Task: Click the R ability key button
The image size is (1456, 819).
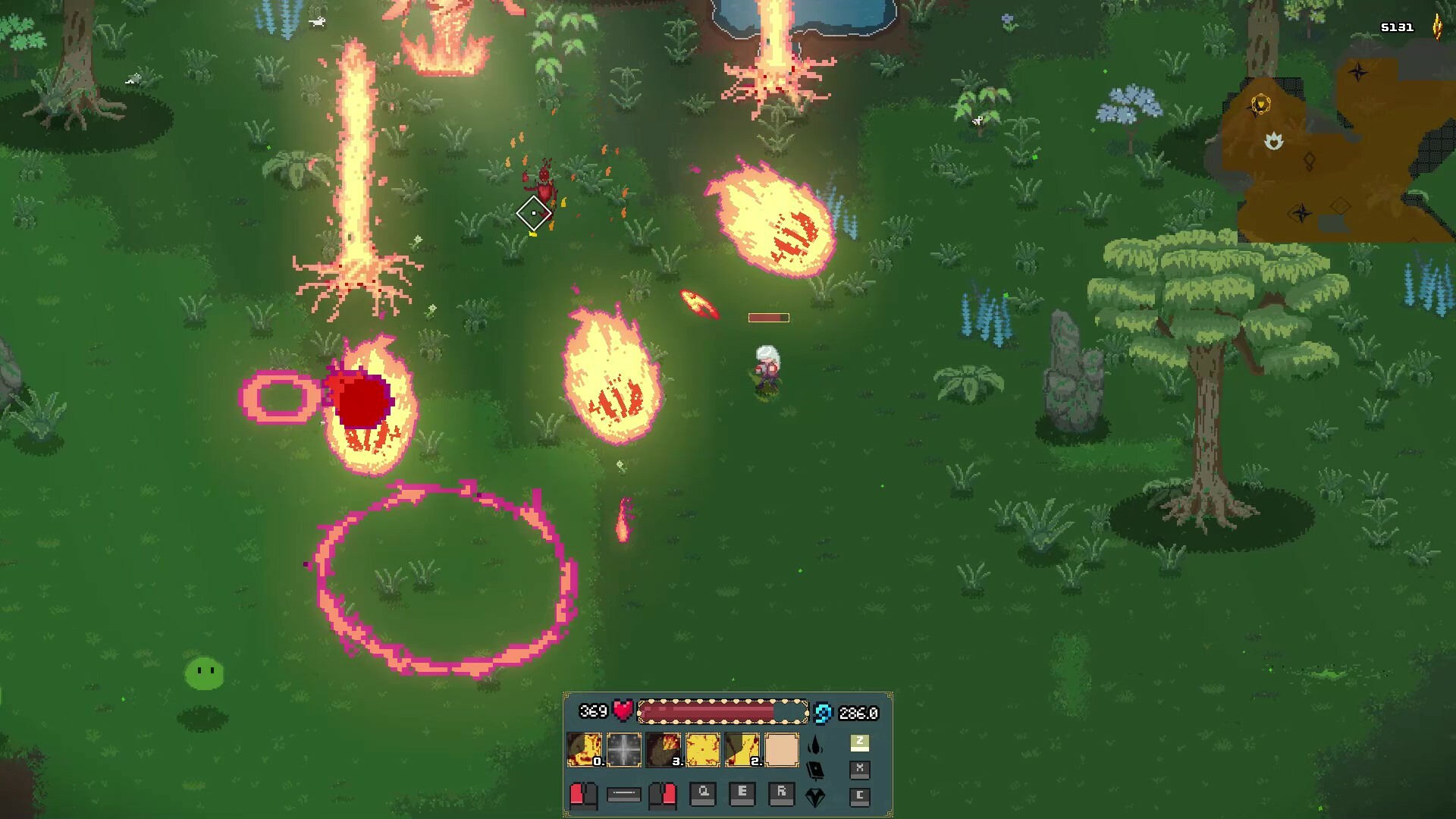Action: point(782,795)
